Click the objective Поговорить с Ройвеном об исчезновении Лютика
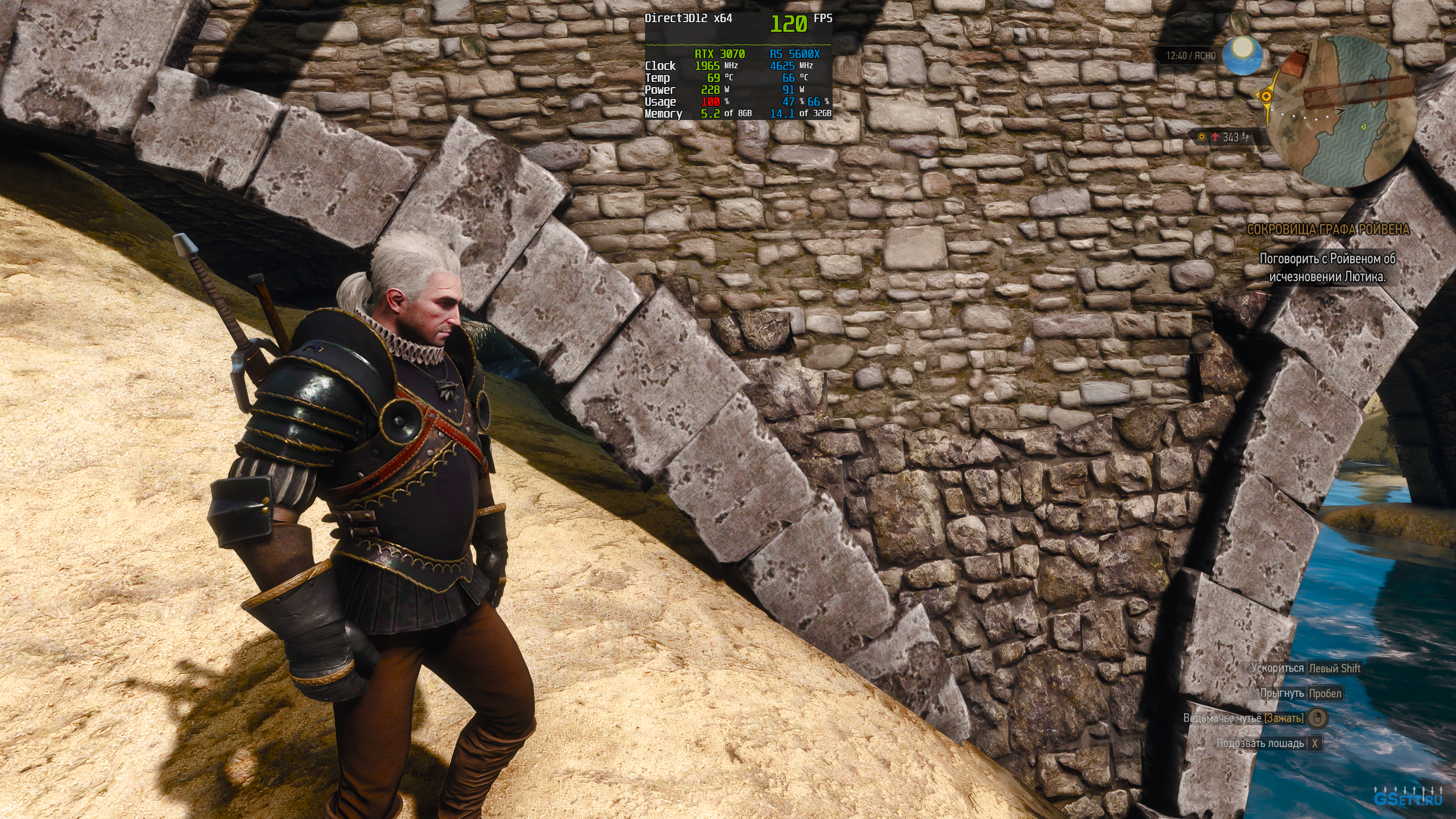 [x=1328, y=267]
